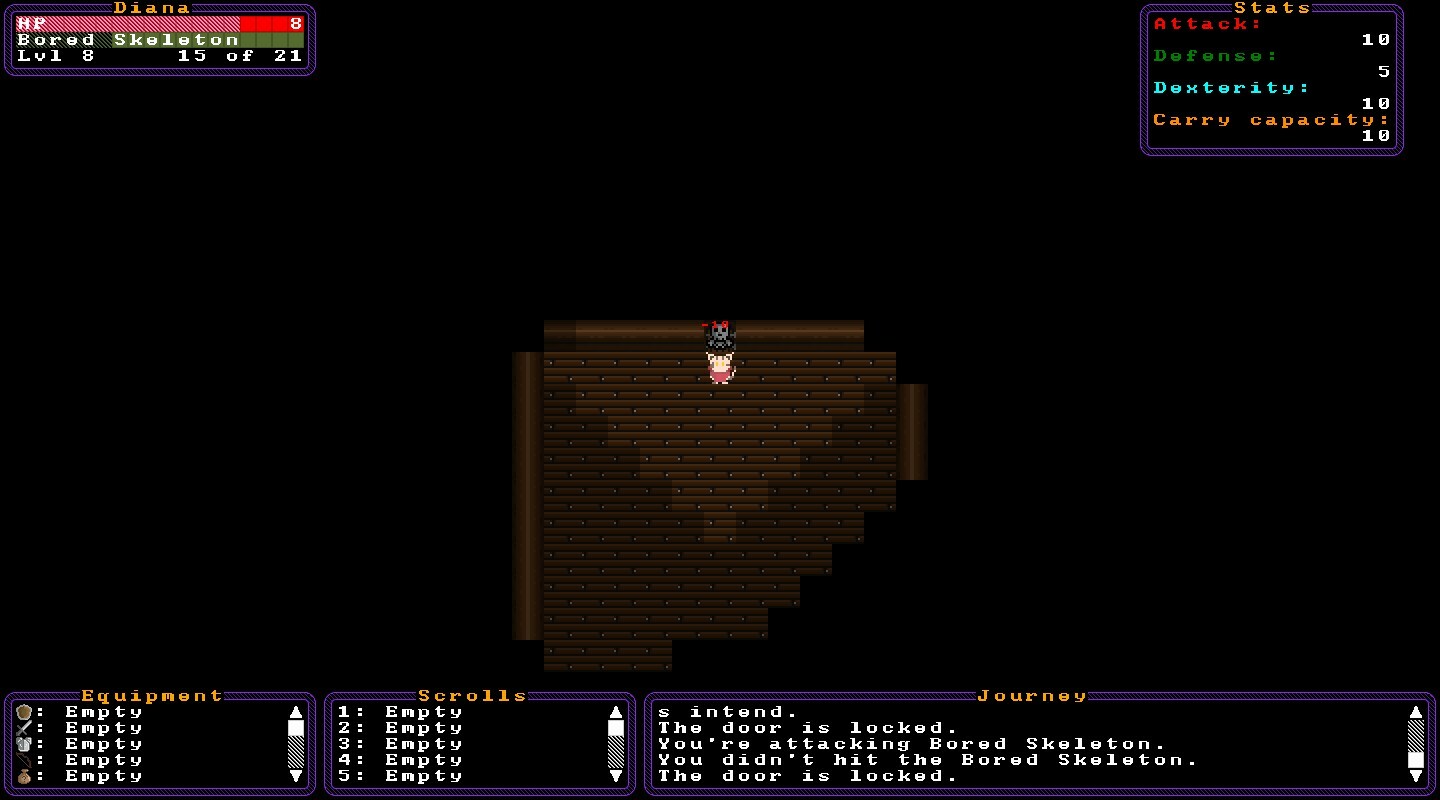Image resolution: width=1440 pixels, height=800 pixels.
Task: Click the down arrow in the Journey panel
Action: pos(1418,778)
